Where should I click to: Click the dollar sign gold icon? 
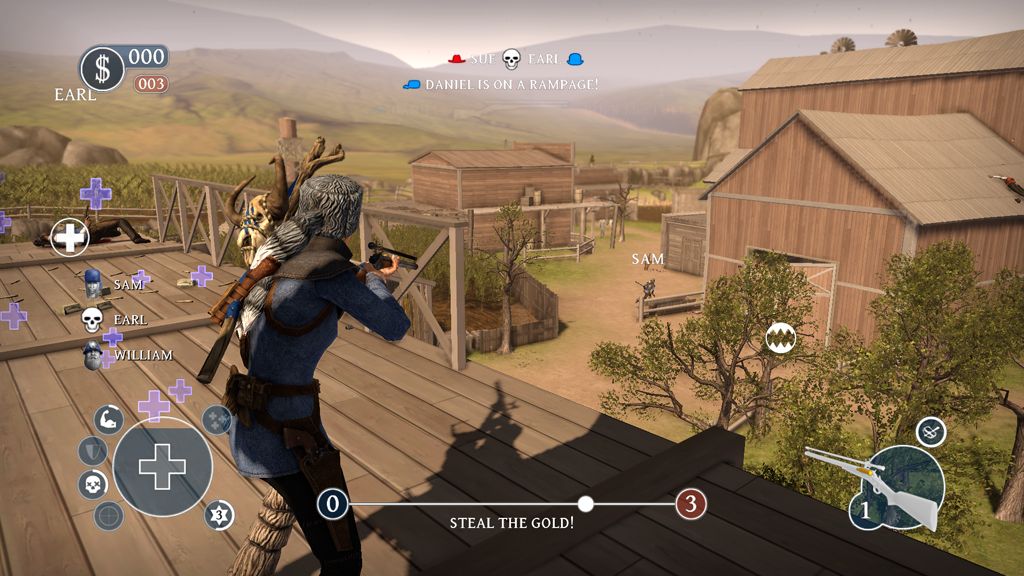102,68
